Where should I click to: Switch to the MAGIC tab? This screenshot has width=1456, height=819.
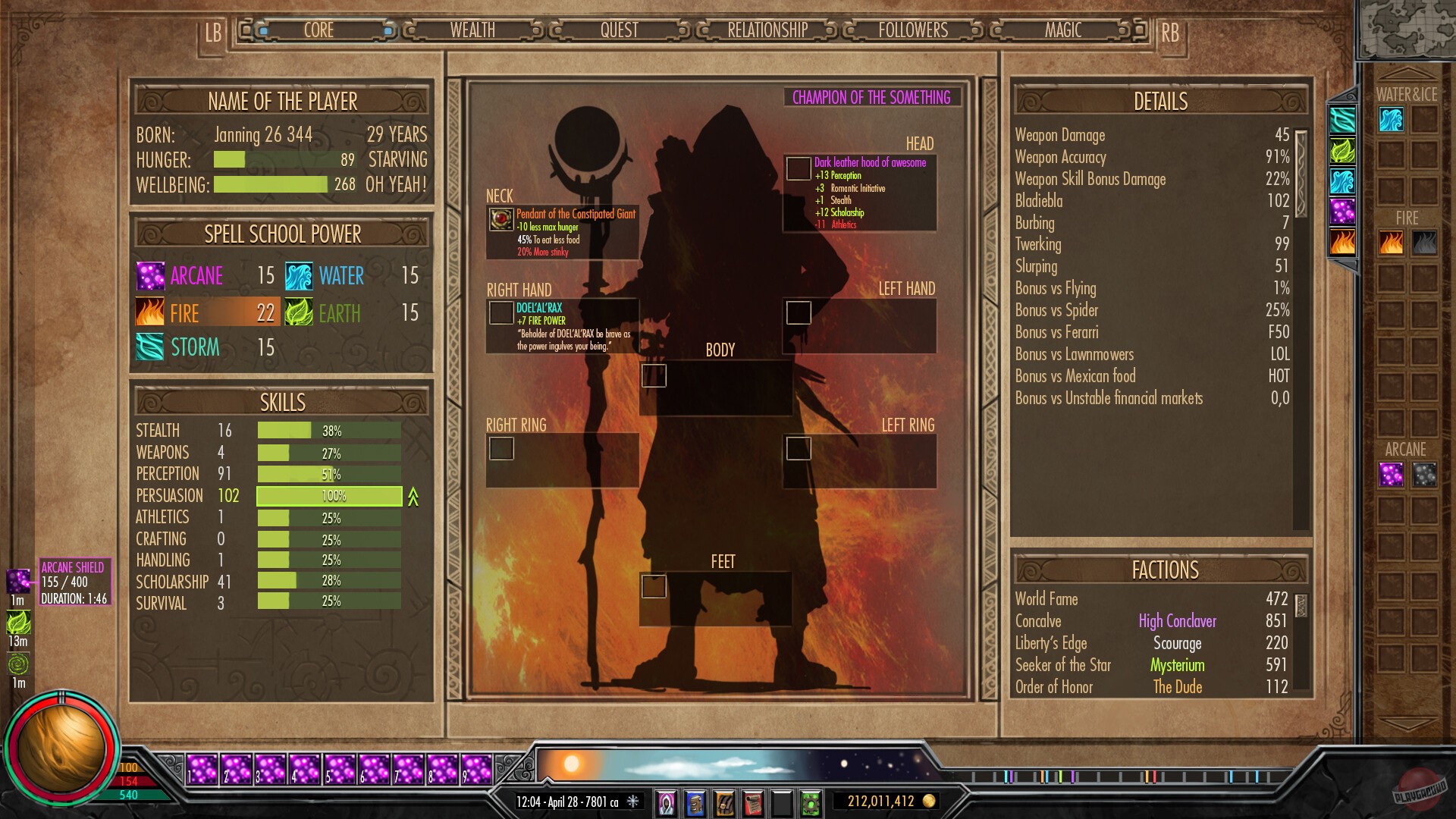(x=1062, y=30)
